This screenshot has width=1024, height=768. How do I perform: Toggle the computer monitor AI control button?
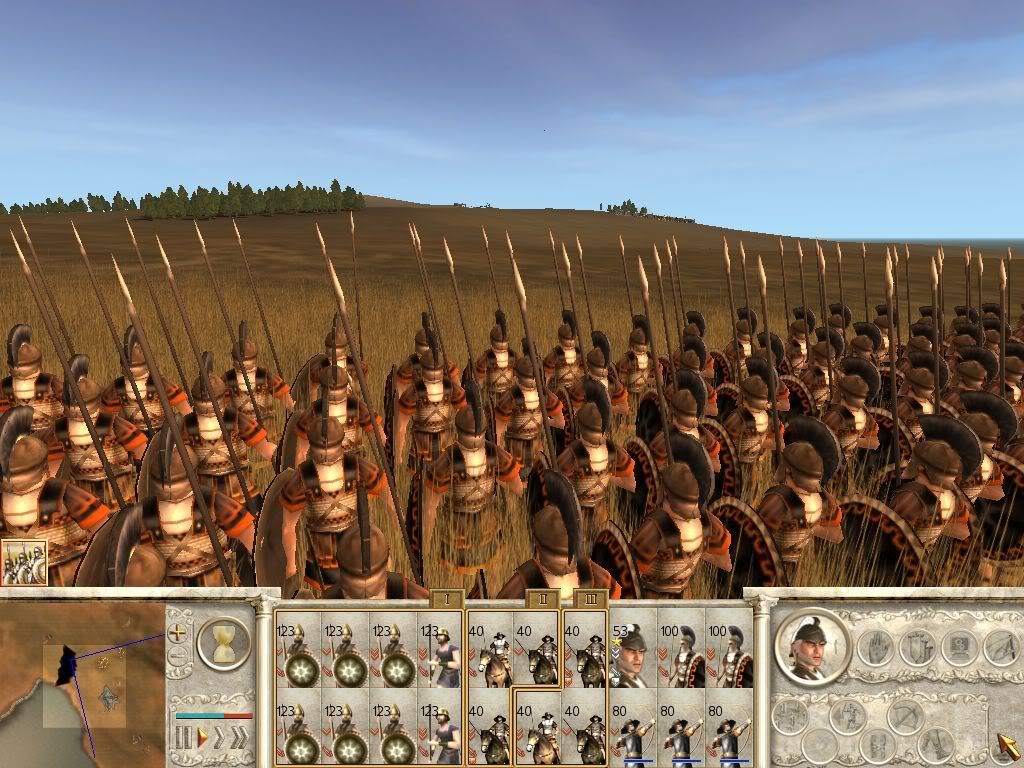pos(959,648)
